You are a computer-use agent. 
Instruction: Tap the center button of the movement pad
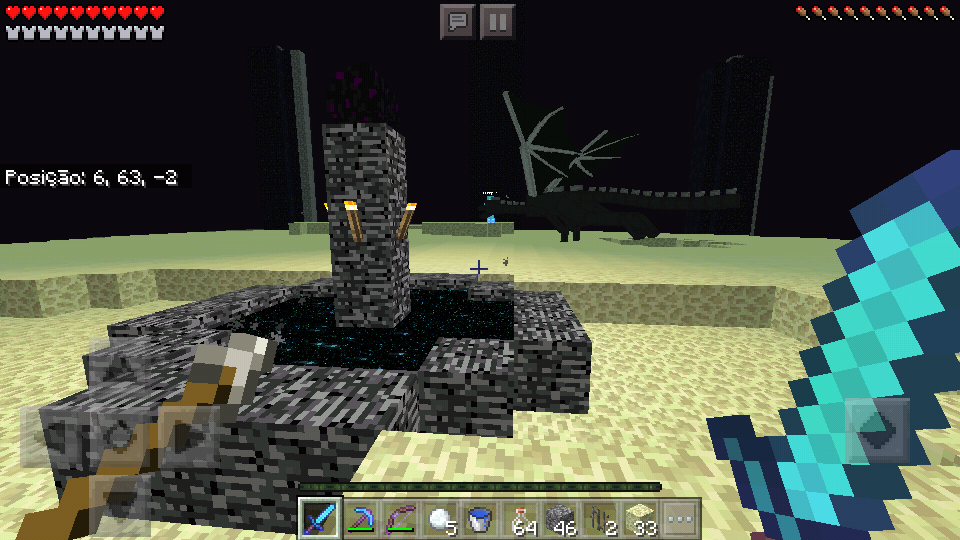click(118, 436)
